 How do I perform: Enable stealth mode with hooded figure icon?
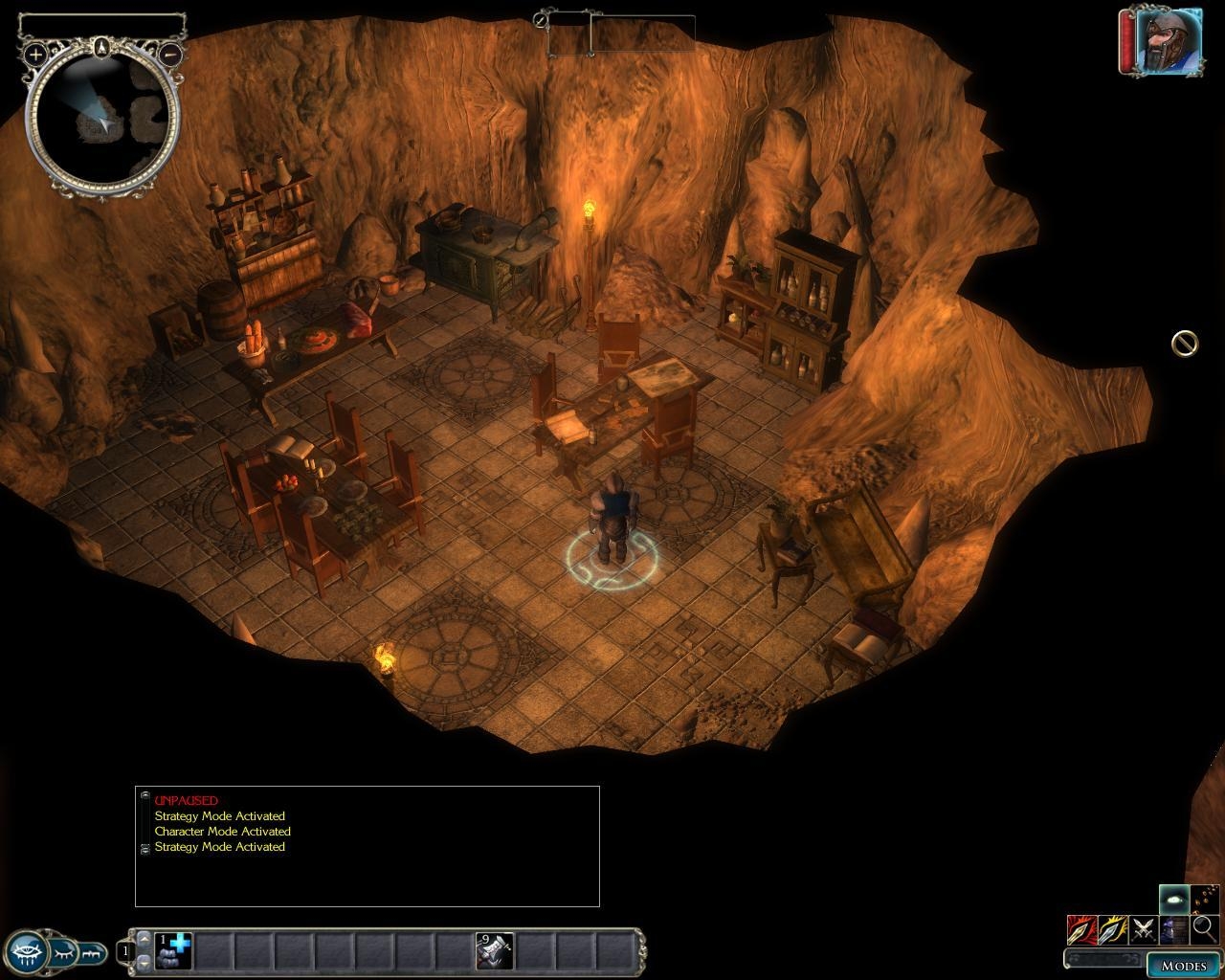1173,928
